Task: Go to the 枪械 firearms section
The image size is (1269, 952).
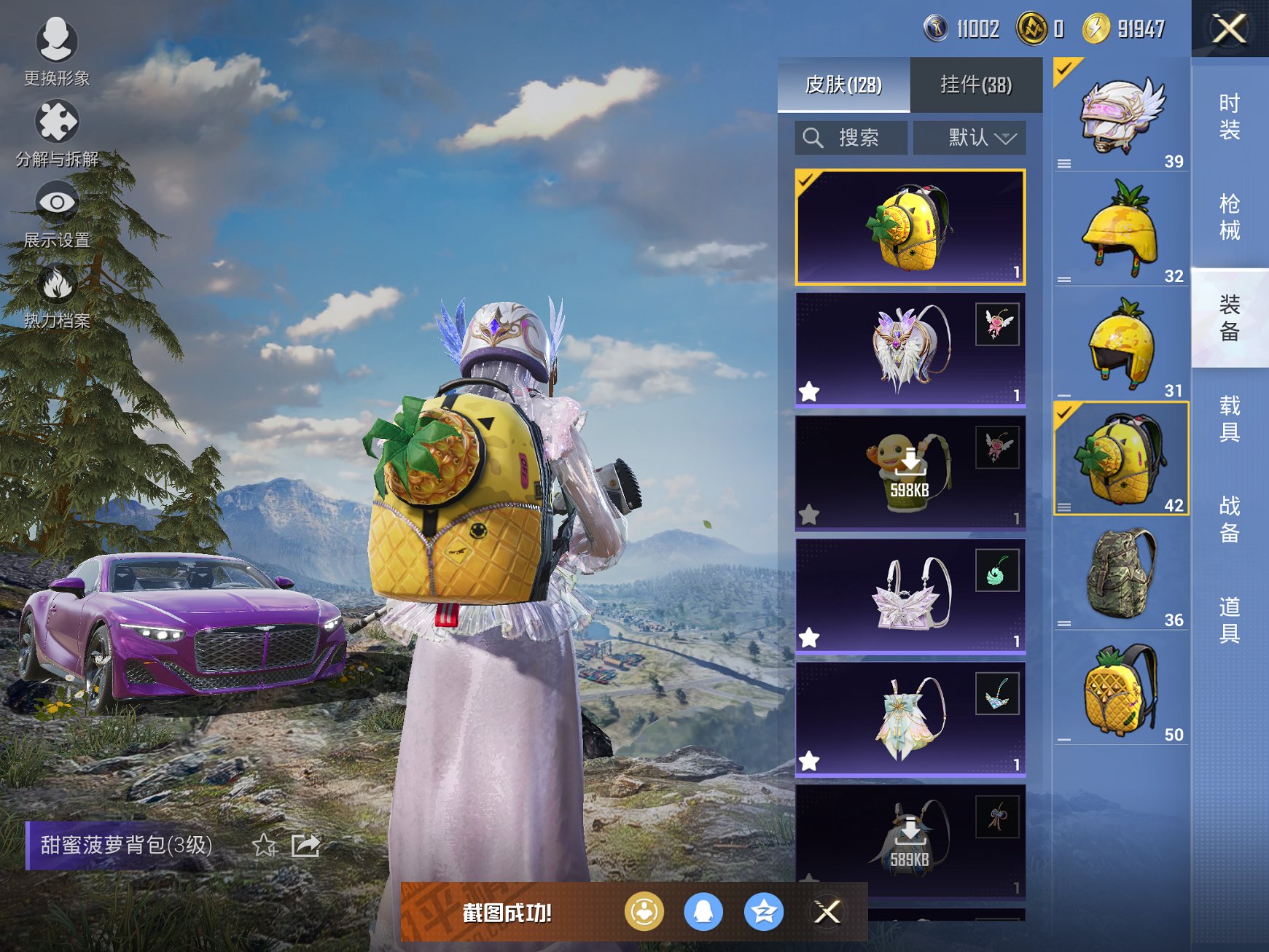Action: (x=1229, y=216)
